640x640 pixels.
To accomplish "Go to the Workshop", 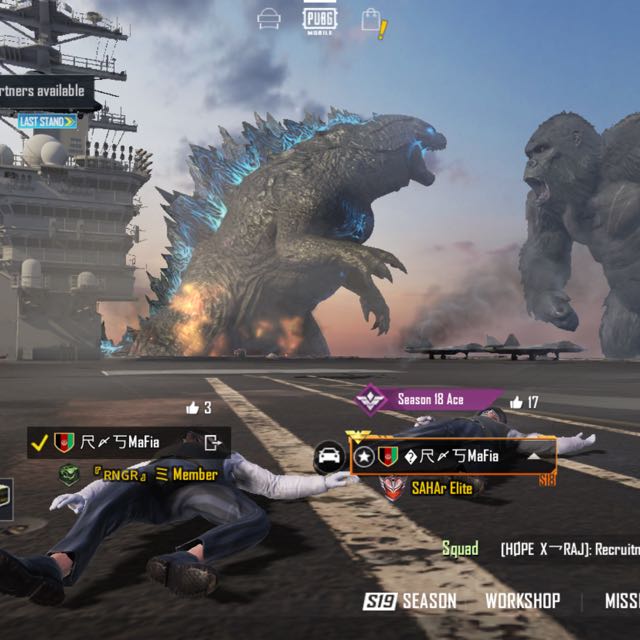I will tap(522, 601).
